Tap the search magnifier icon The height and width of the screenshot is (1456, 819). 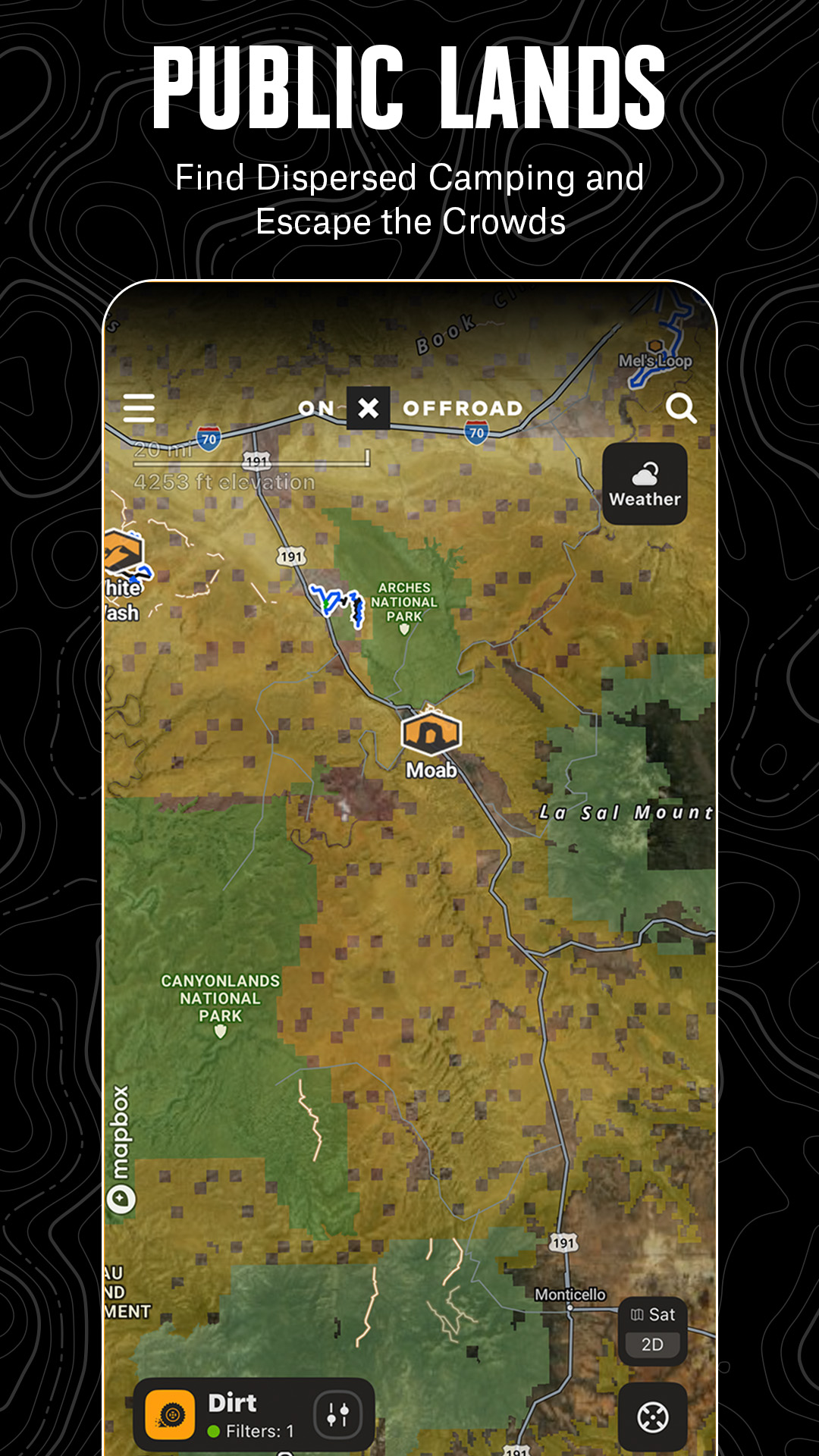click(680, 409)
